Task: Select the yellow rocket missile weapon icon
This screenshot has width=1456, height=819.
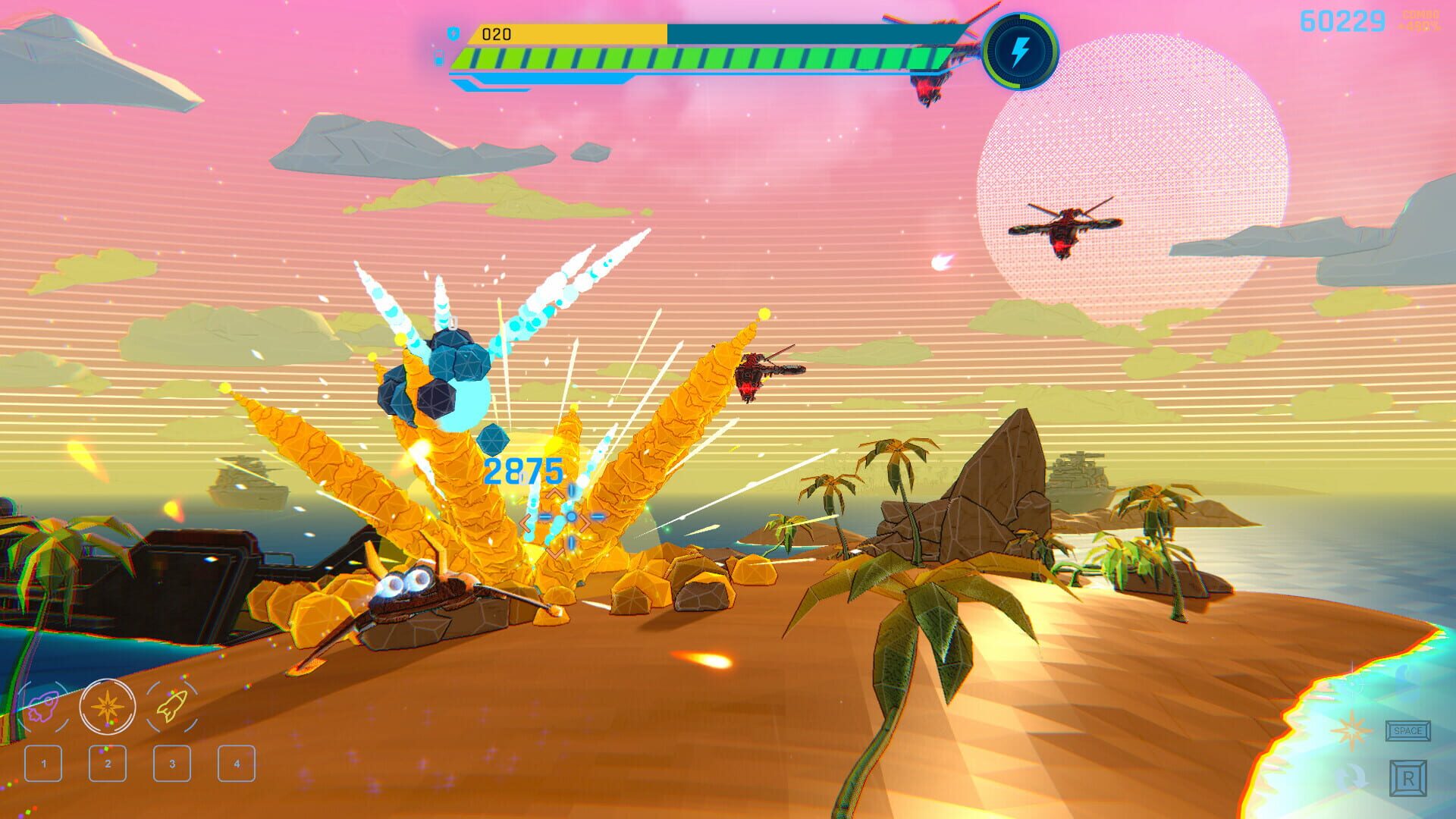Action: [x=172, y=706]
